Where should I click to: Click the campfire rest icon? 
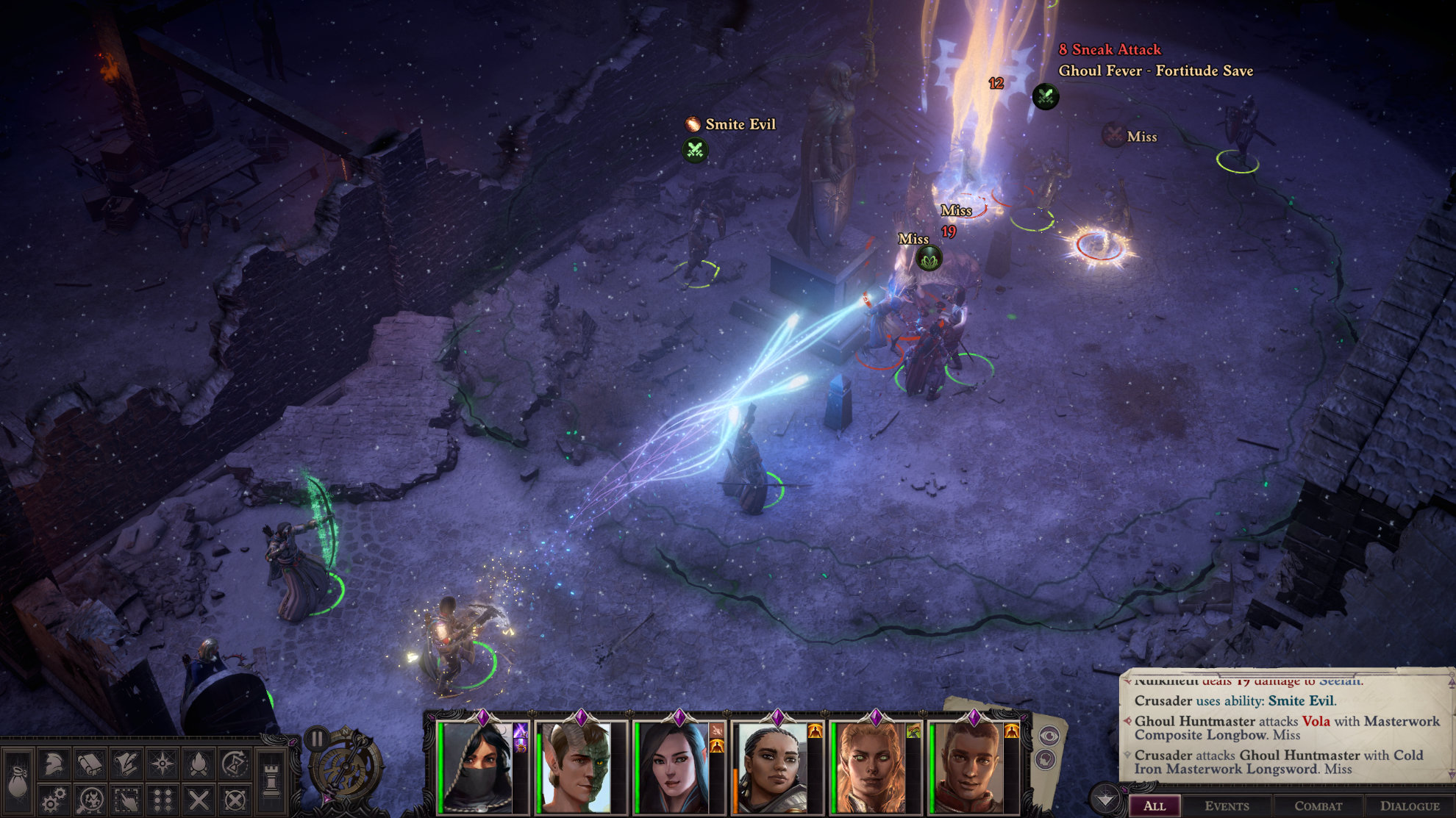point(198,764)
